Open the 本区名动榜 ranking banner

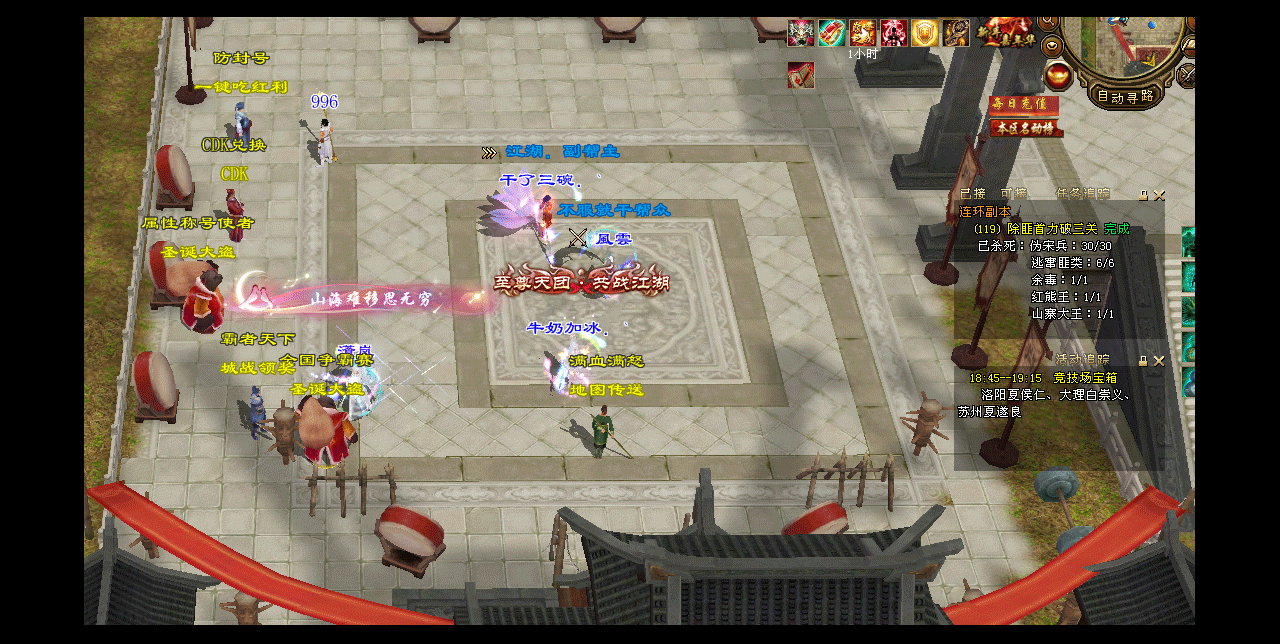[x=1026, y=128]
